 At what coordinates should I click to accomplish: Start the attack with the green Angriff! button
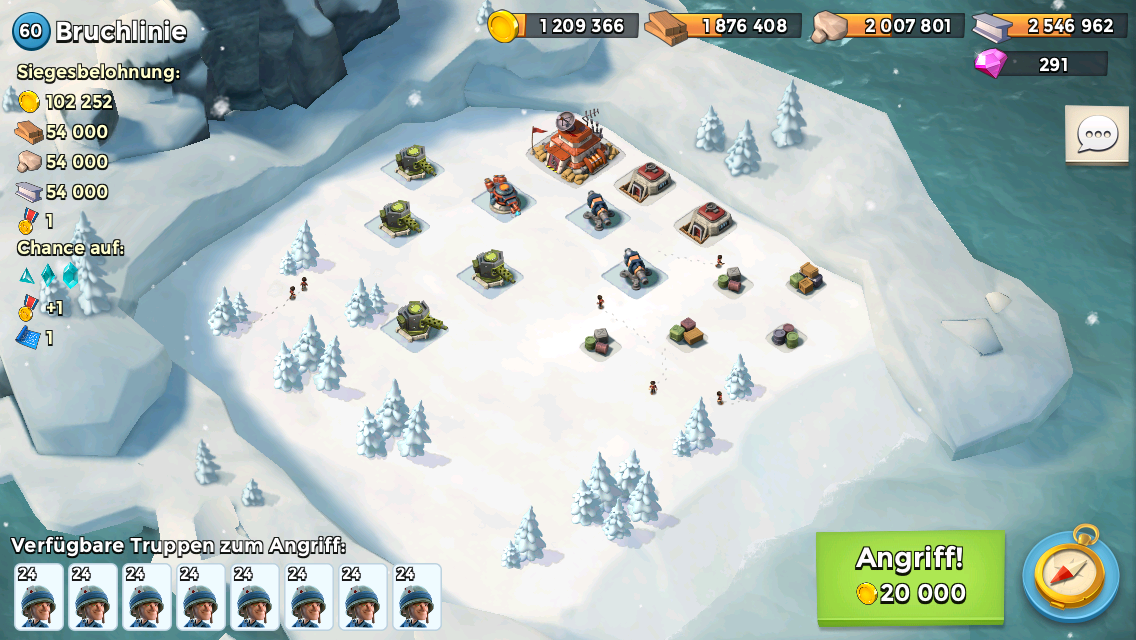click(910, 576)
